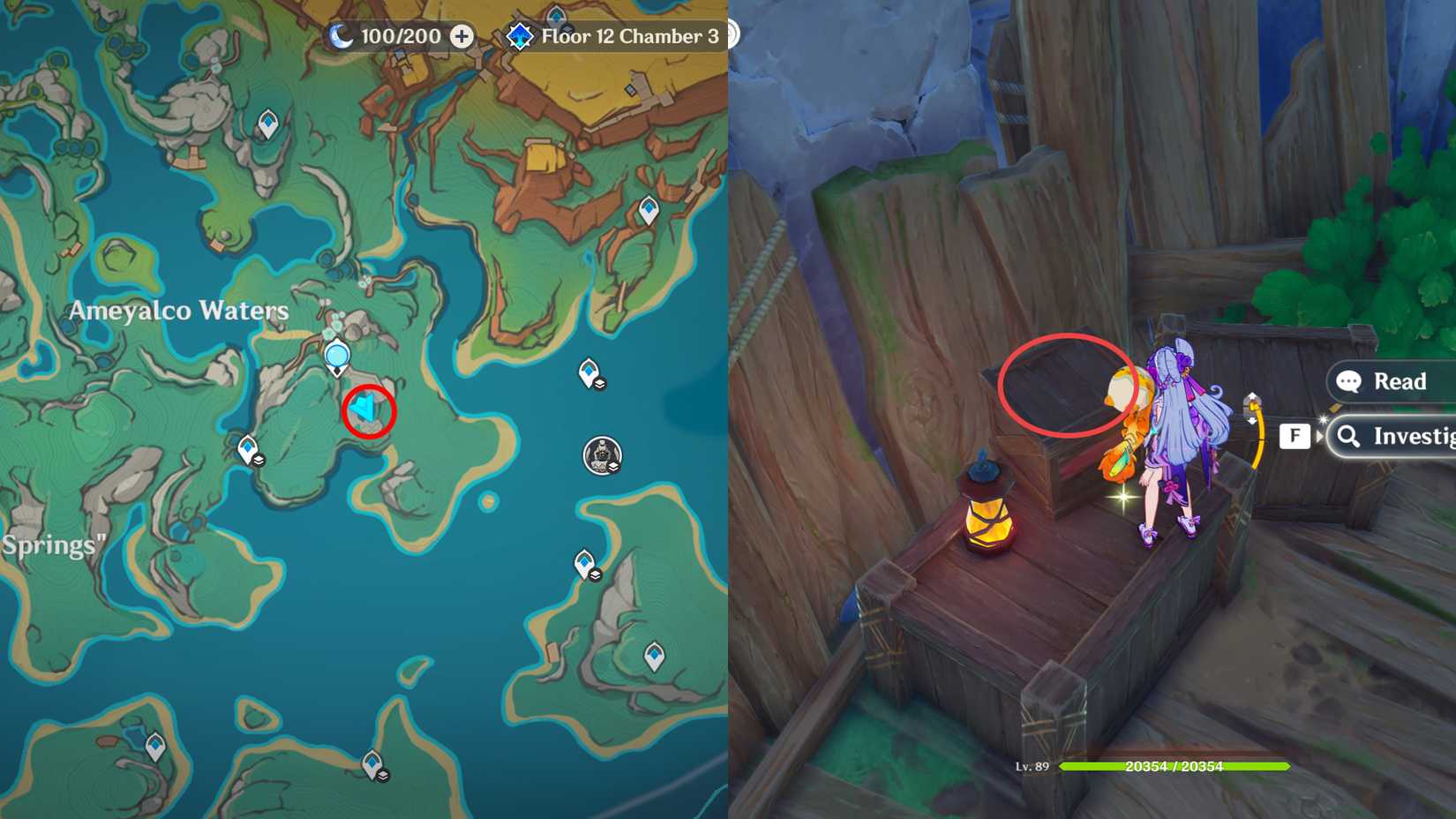Select the player position marker near Ameyalco Waters
Viewport: 1456px width, 819px height.
[x=336, y=354]
